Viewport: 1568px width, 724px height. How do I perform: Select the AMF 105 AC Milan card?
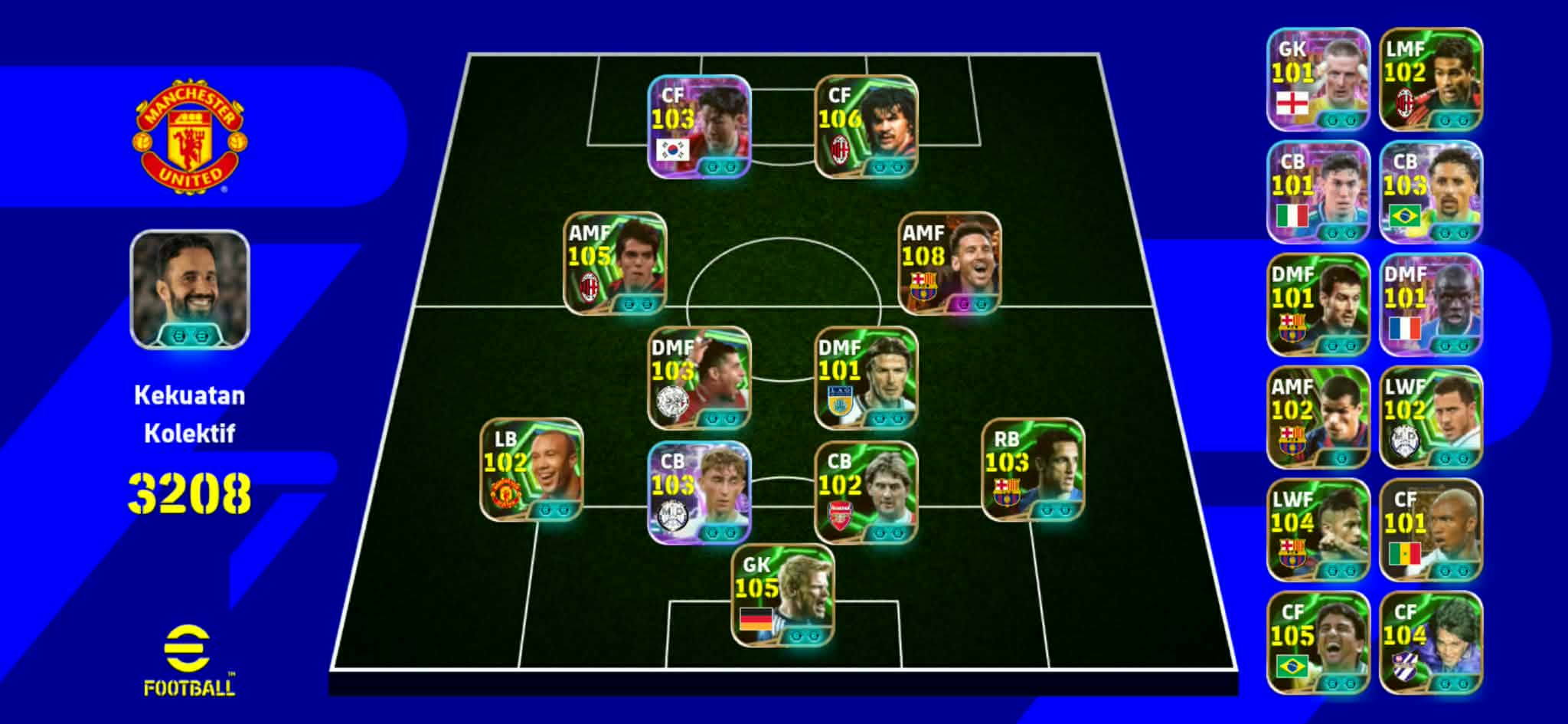pyautogui.click(x=615, y=264)
